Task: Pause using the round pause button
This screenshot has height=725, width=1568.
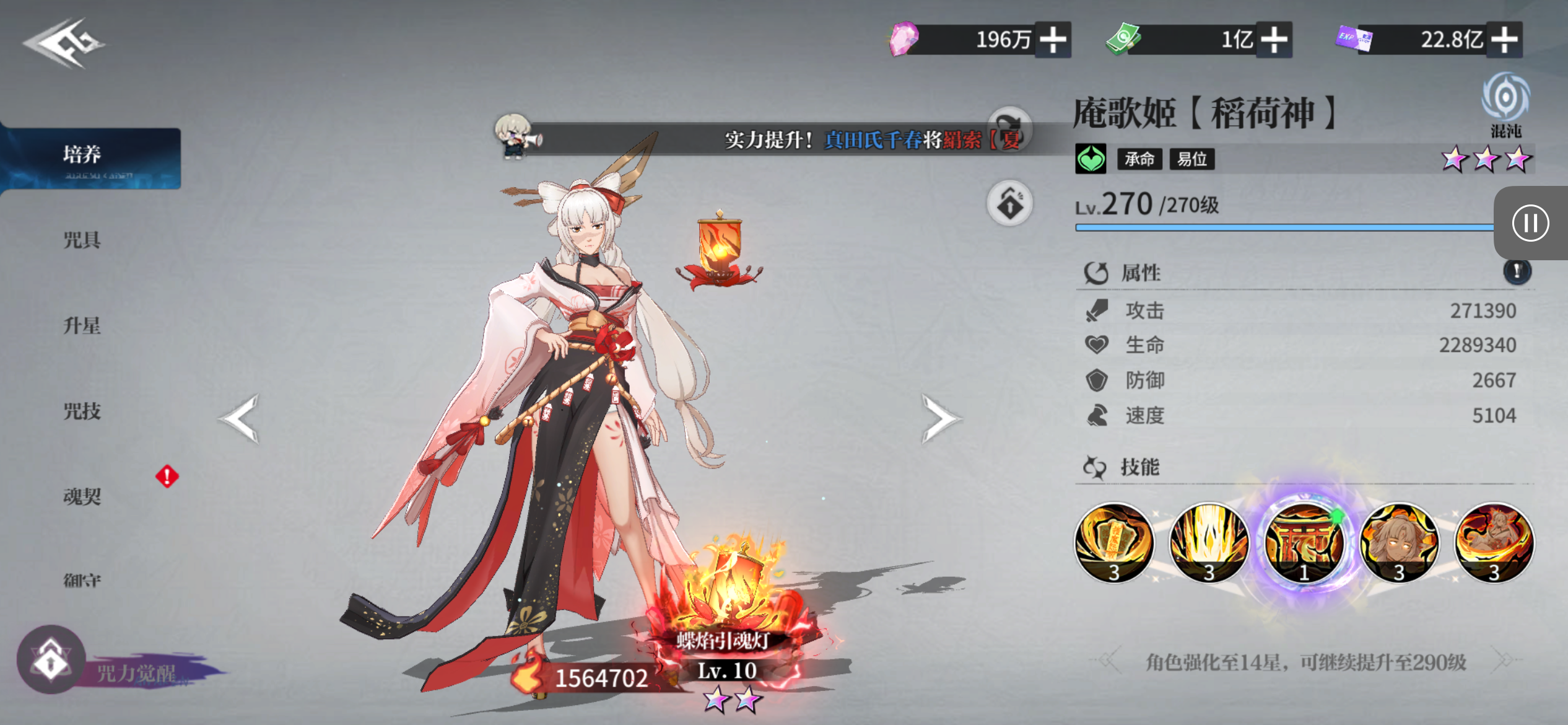Action: (x=1530, y=223)
